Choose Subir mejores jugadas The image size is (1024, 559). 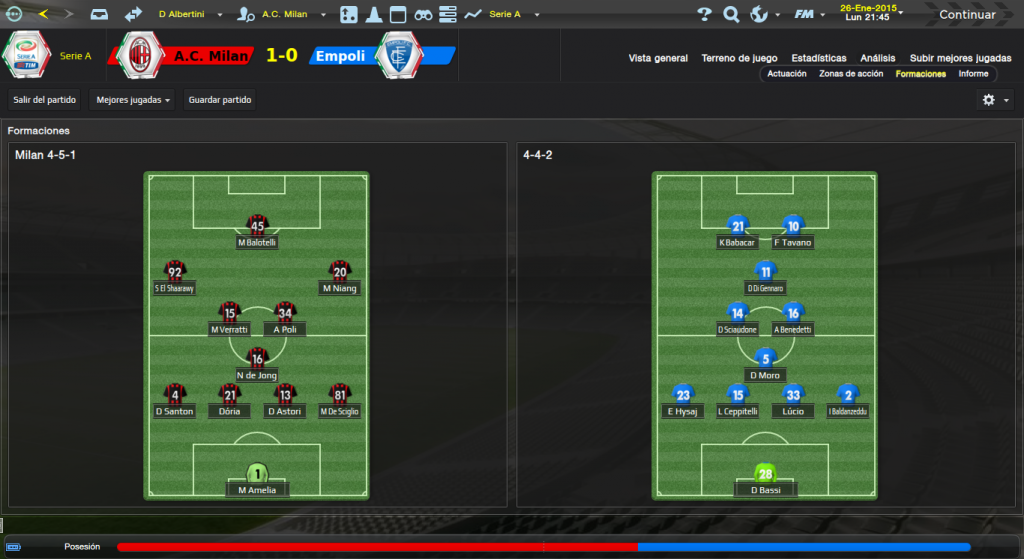[959, 58]
